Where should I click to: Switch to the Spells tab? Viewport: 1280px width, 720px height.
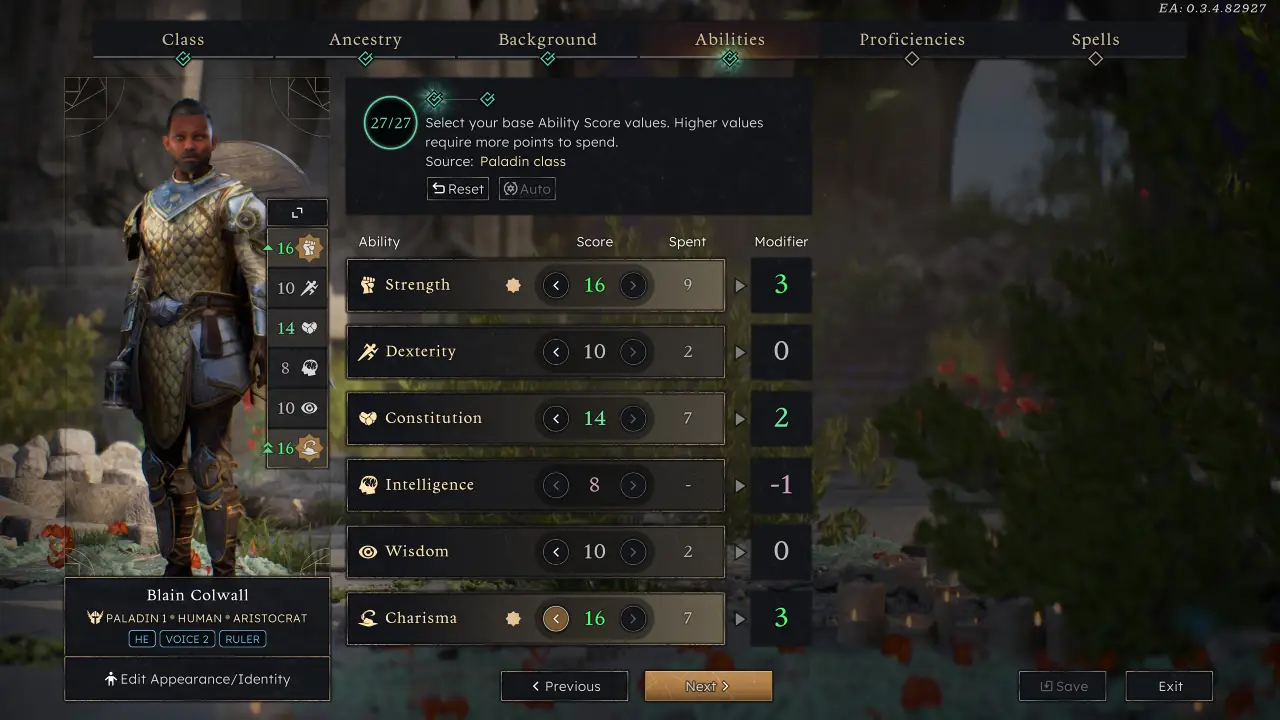tap(1095, 39)
